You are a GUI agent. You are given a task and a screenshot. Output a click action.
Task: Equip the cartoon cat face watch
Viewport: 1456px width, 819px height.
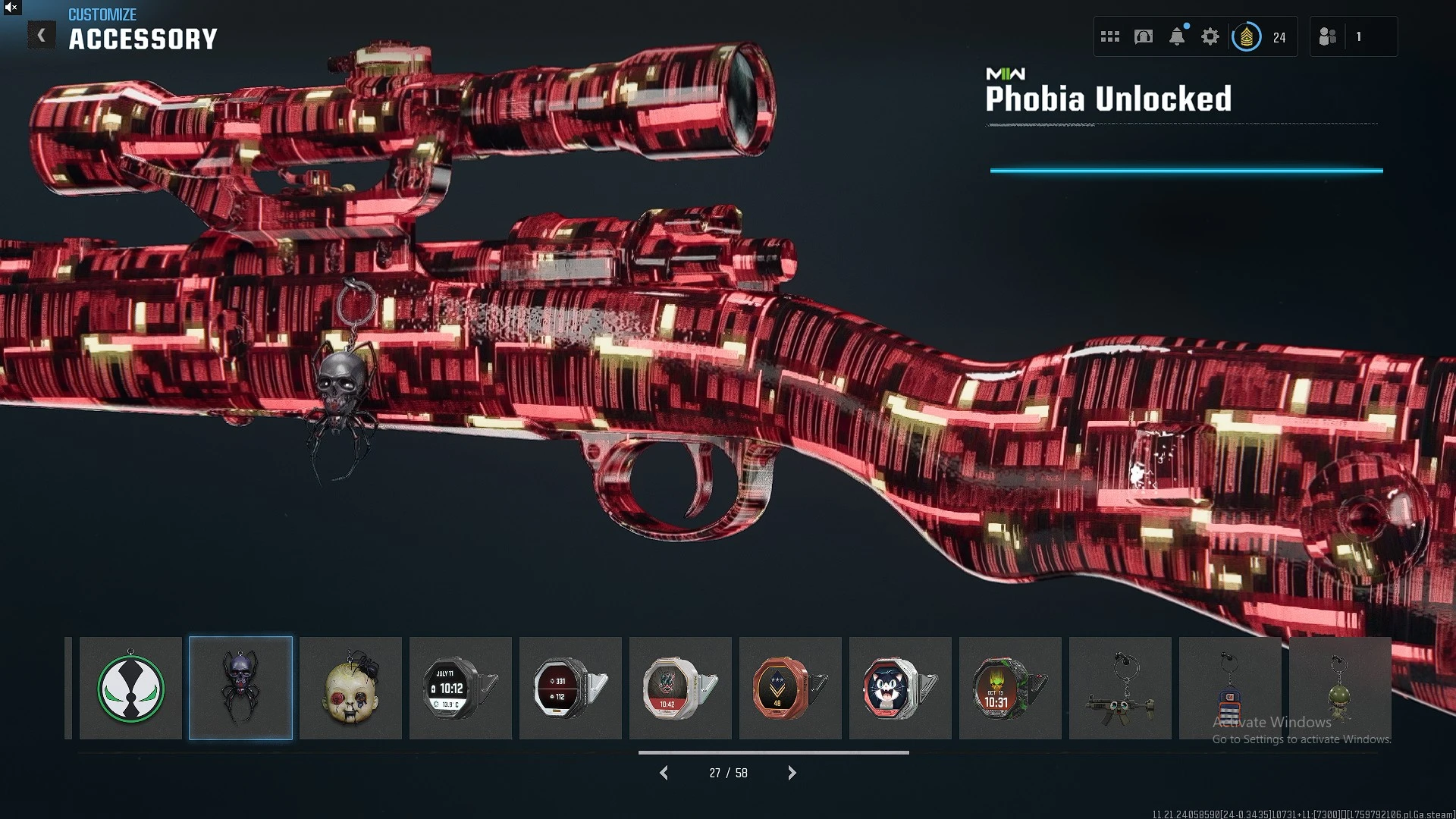coord(900,688)
